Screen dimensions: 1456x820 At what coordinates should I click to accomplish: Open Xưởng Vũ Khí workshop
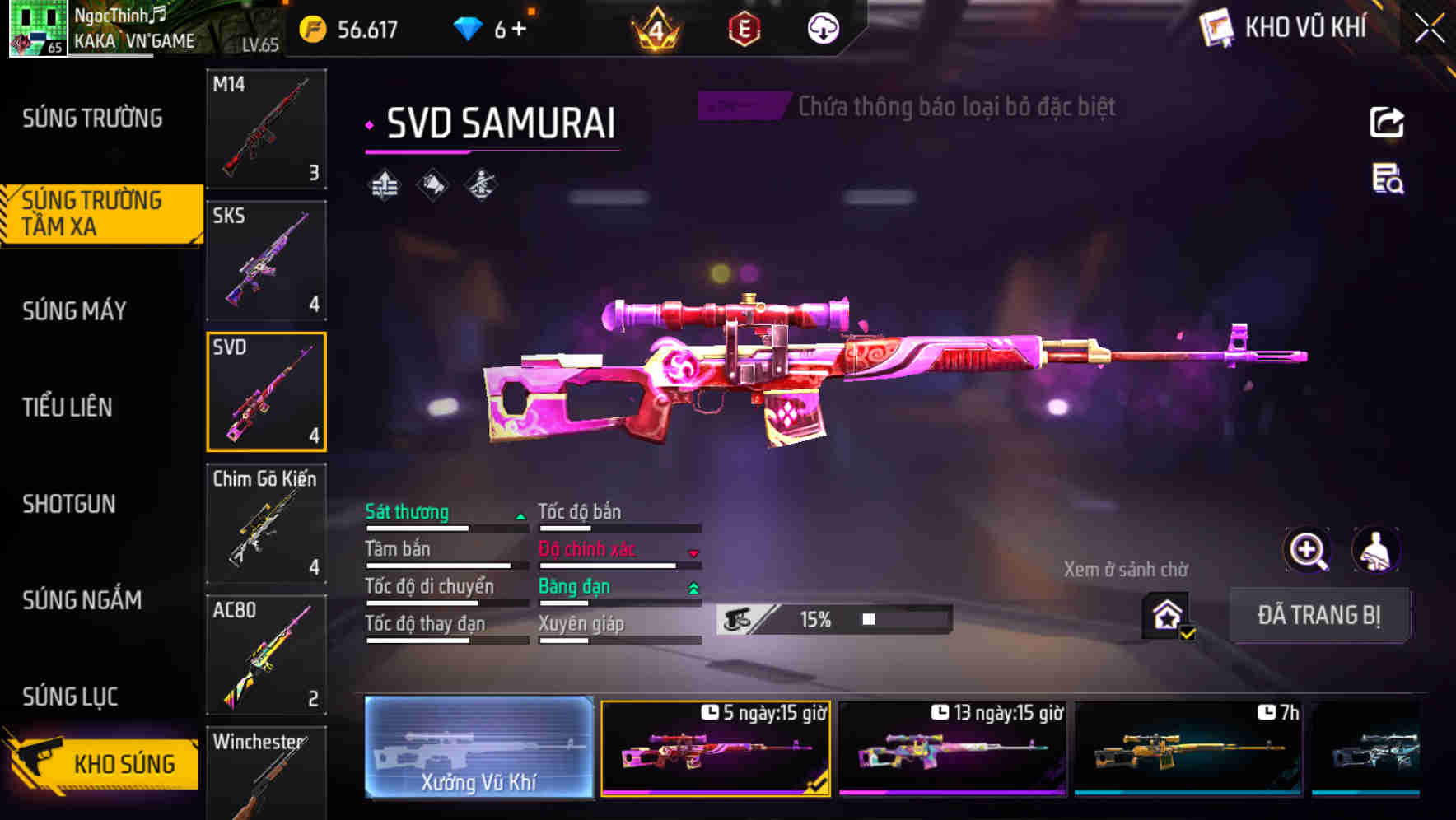coord(478,749)
